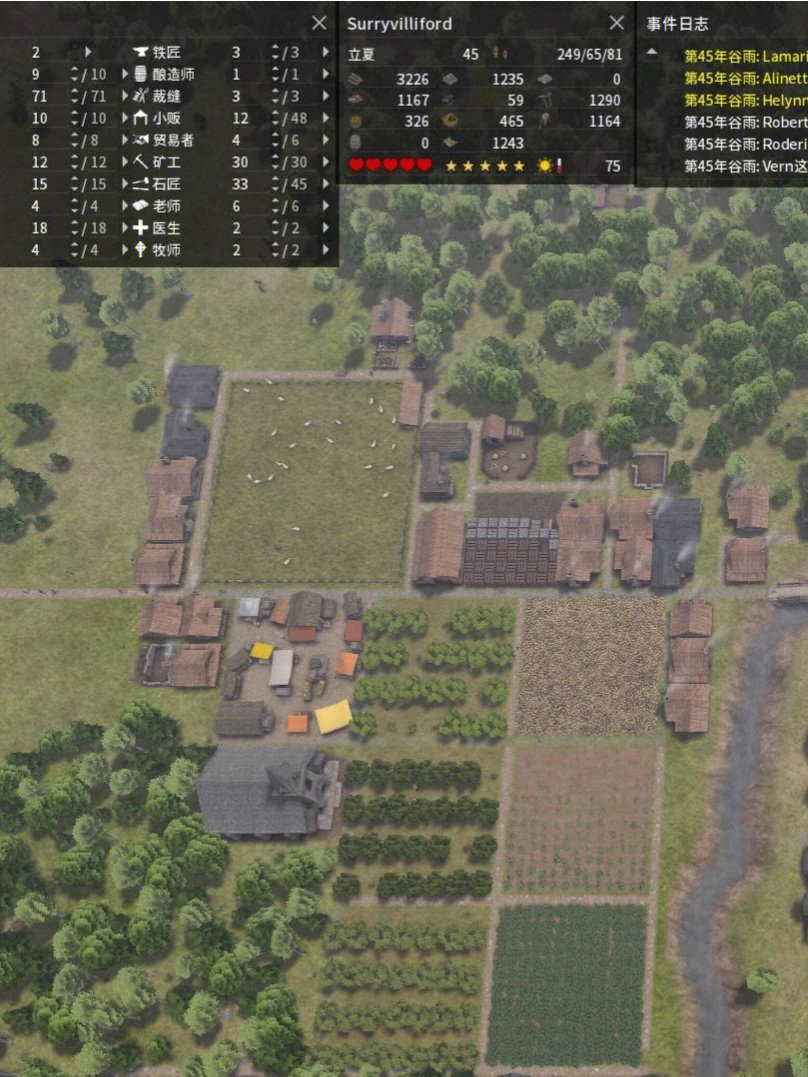Change the 老师 teacher worker count
Image resolution: width=808 pixels, height=1077 pixels.
pyautogui.click(x=275, y=206)
